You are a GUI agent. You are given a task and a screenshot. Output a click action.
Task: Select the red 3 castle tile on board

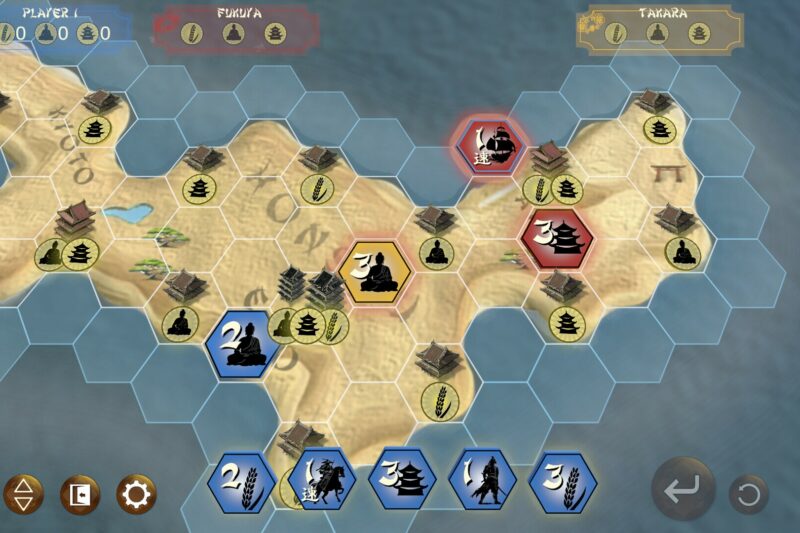[x=558, y=237]
